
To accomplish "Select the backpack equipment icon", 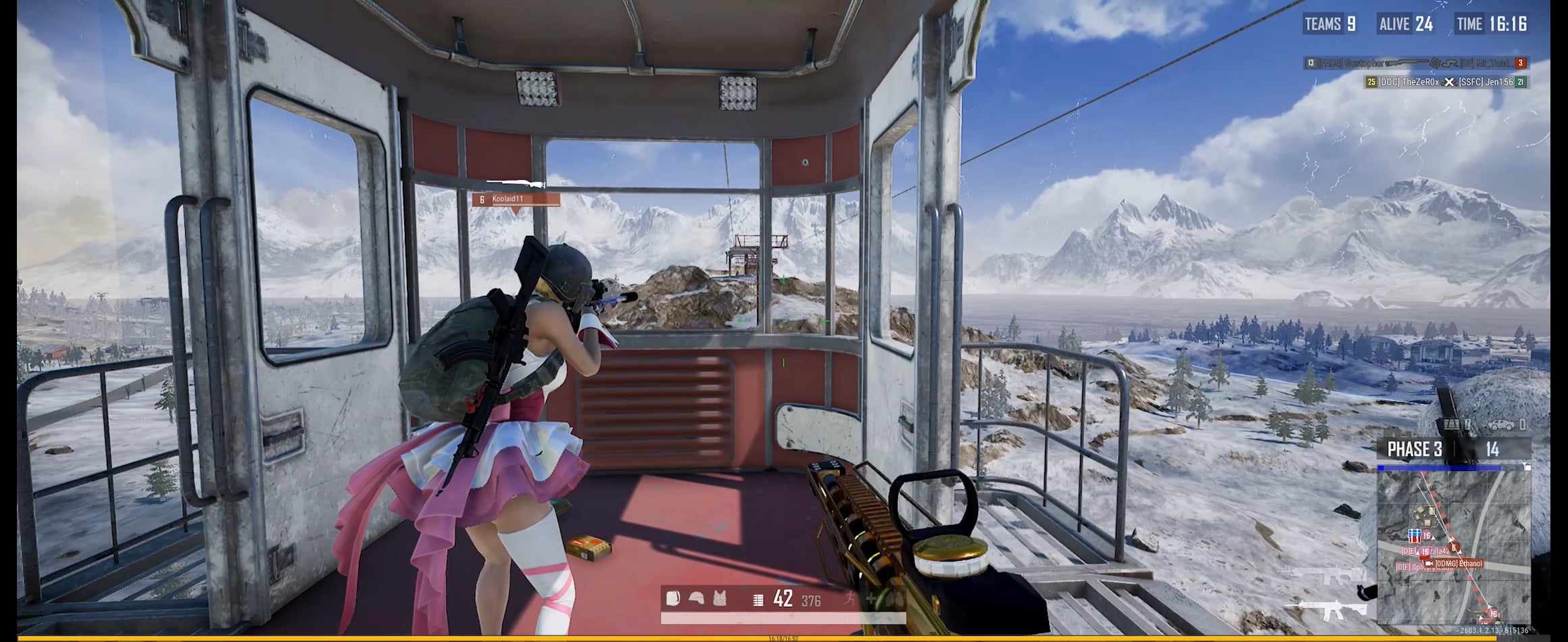I will pos(673,598).
